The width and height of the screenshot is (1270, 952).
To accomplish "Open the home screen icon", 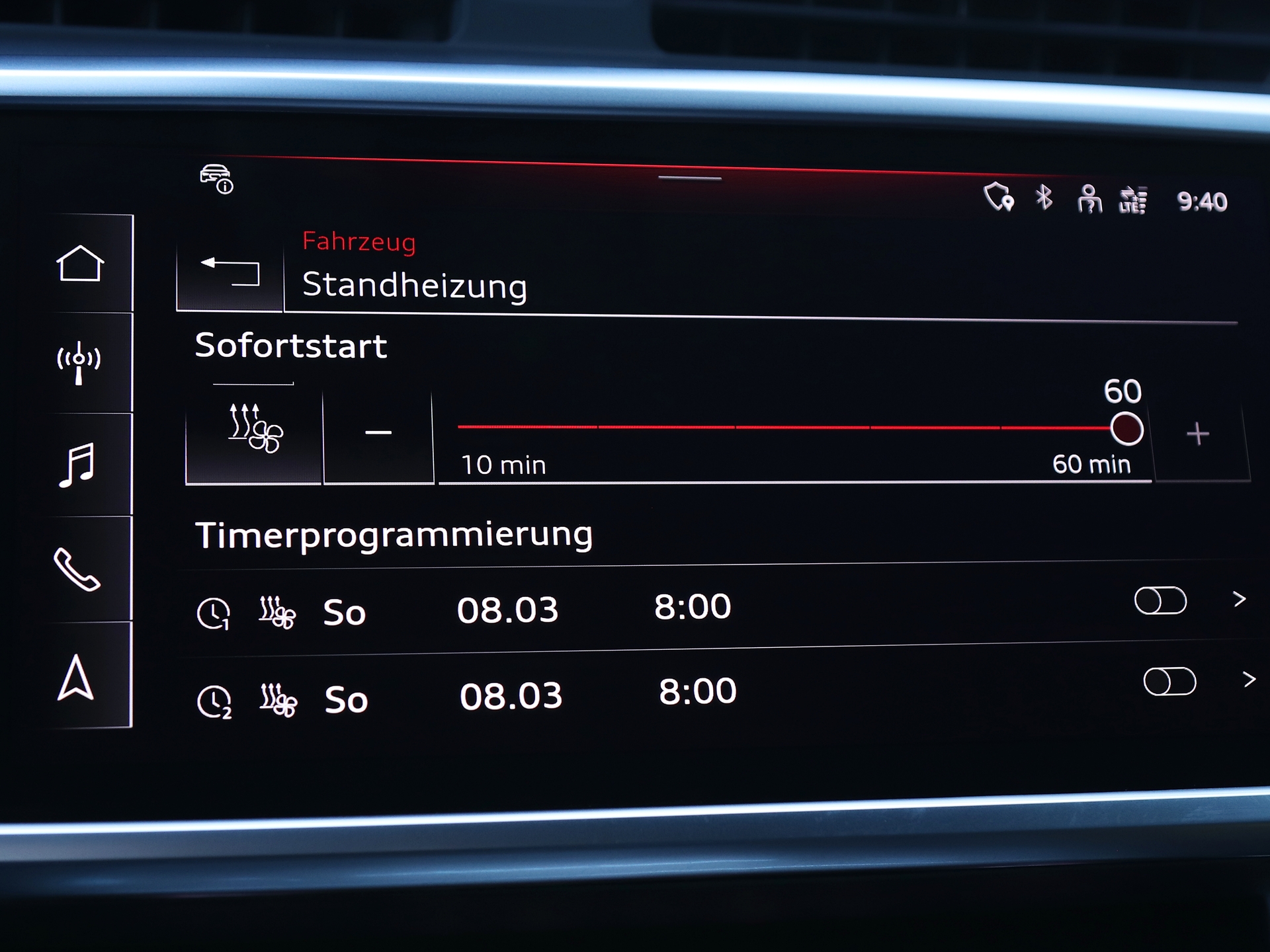I will [x=80, y=264].
